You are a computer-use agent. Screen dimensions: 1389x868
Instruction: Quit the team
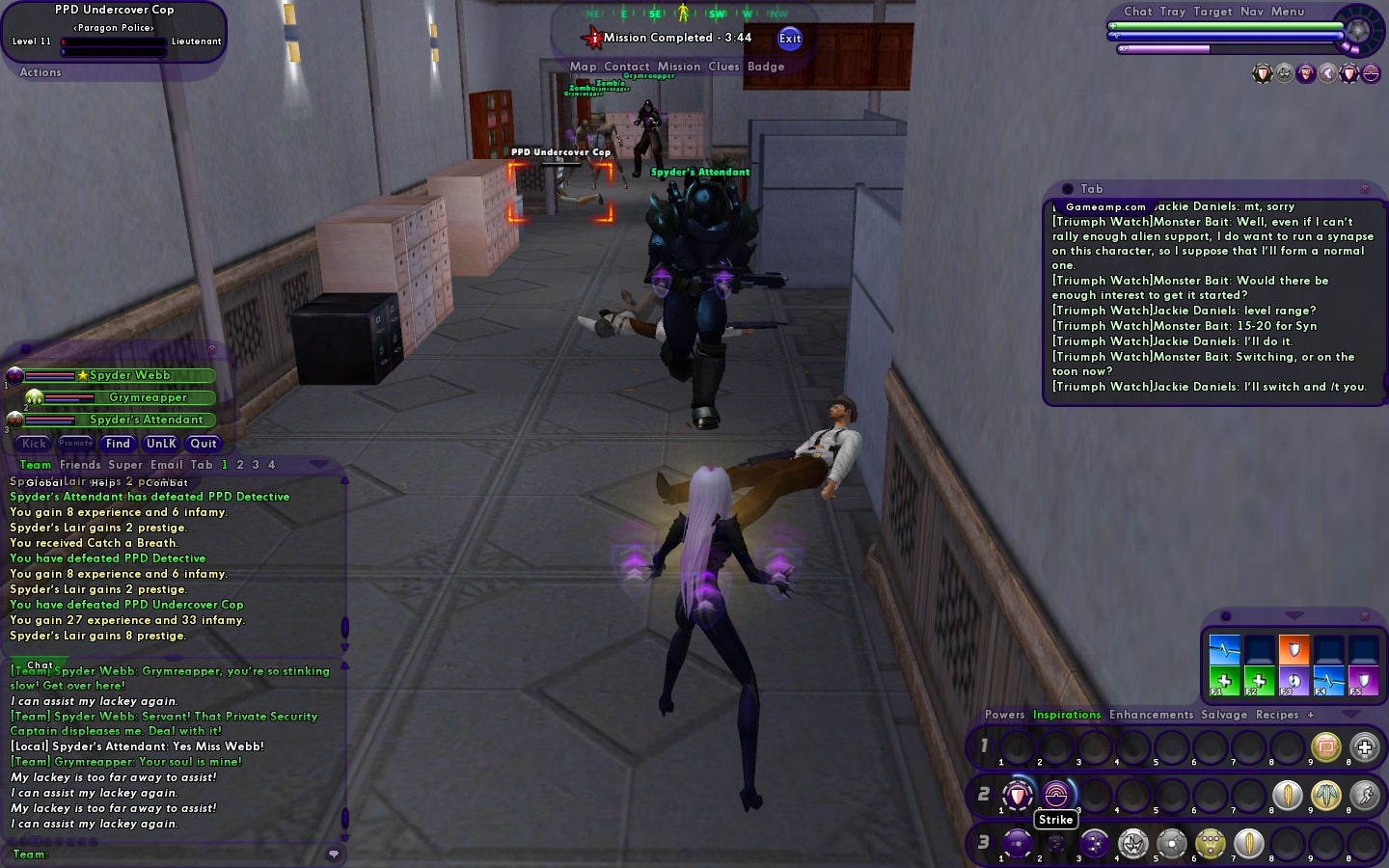204,444
